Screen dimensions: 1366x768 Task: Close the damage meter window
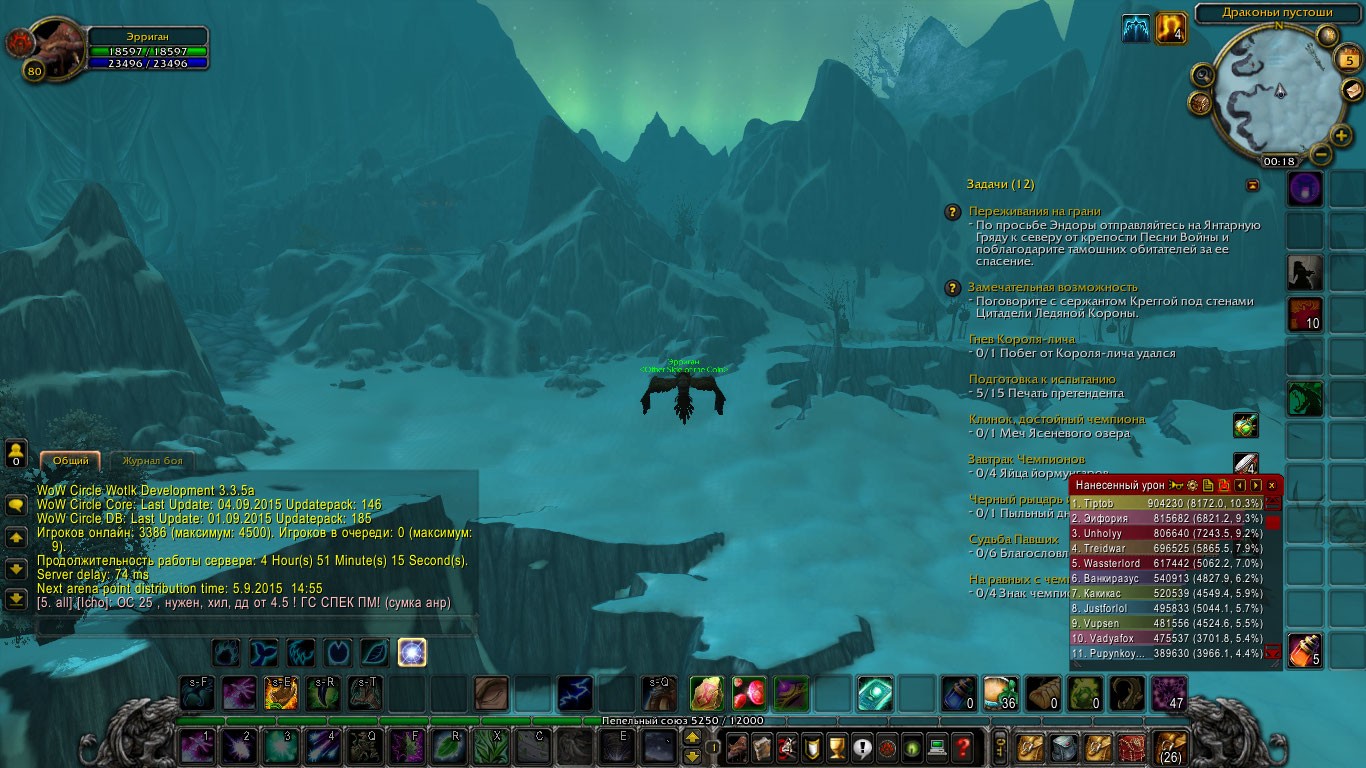click(1272, 485)
